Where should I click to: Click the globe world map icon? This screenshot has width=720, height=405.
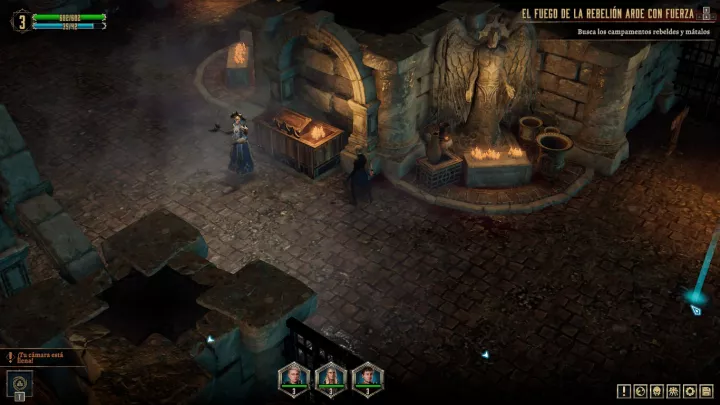(x=641, y=391)
